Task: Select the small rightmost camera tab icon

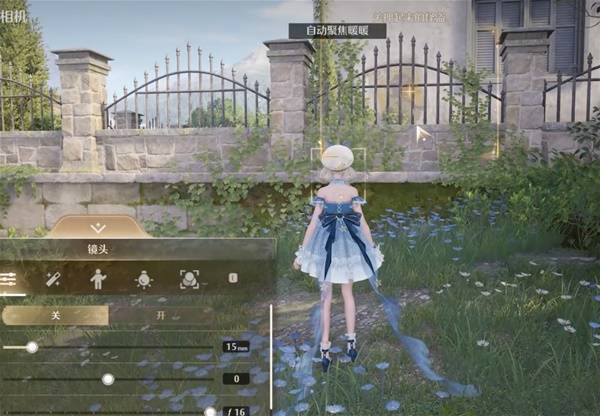Action: coord(233,278)
